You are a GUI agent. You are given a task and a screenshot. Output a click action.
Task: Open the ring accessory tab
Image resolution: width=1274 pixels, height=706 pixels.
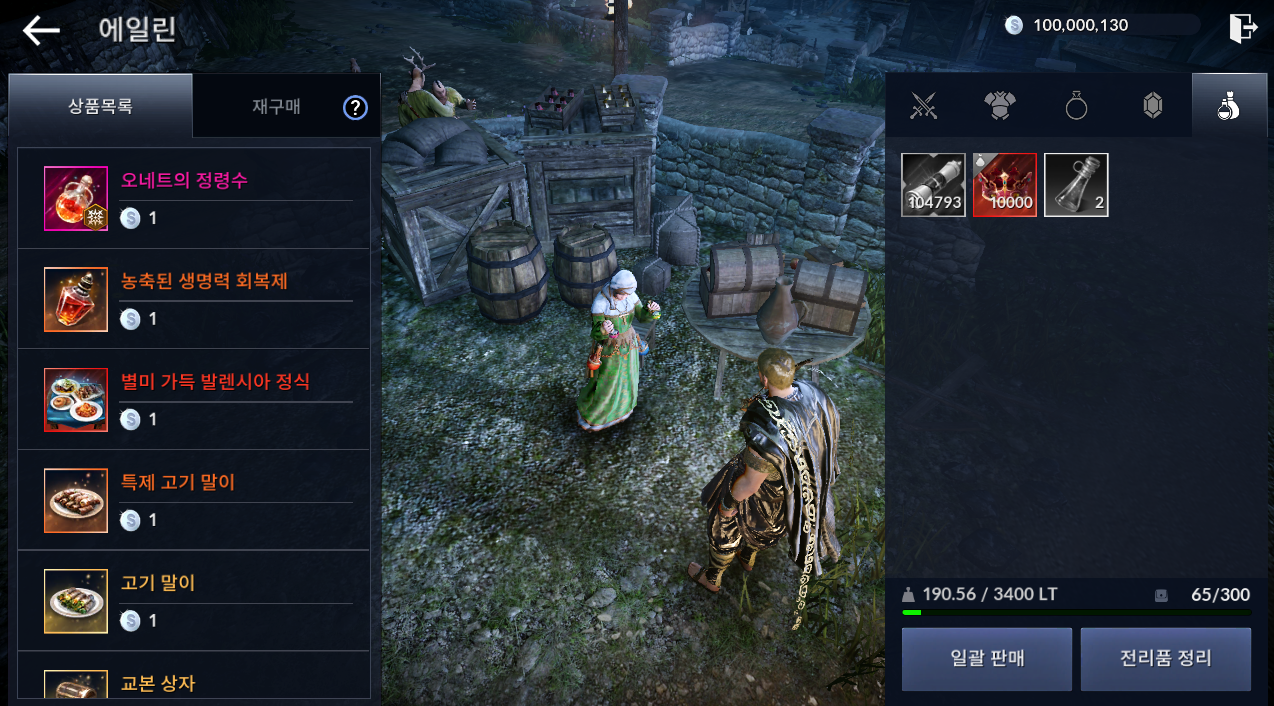click(x=1076, y=105)
